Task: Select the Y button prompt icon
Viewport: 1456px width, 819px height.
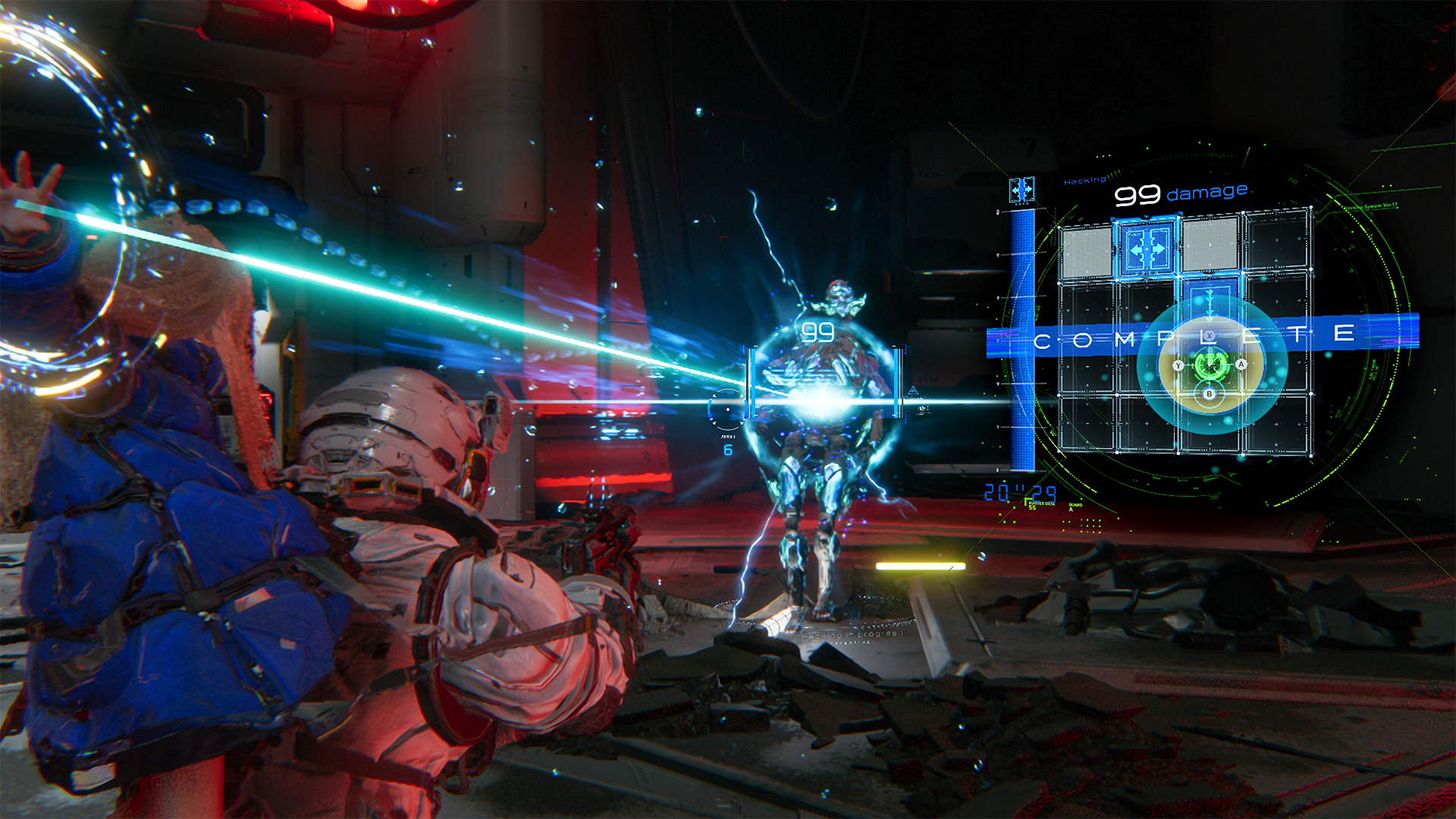Action: click(1178, 365)
